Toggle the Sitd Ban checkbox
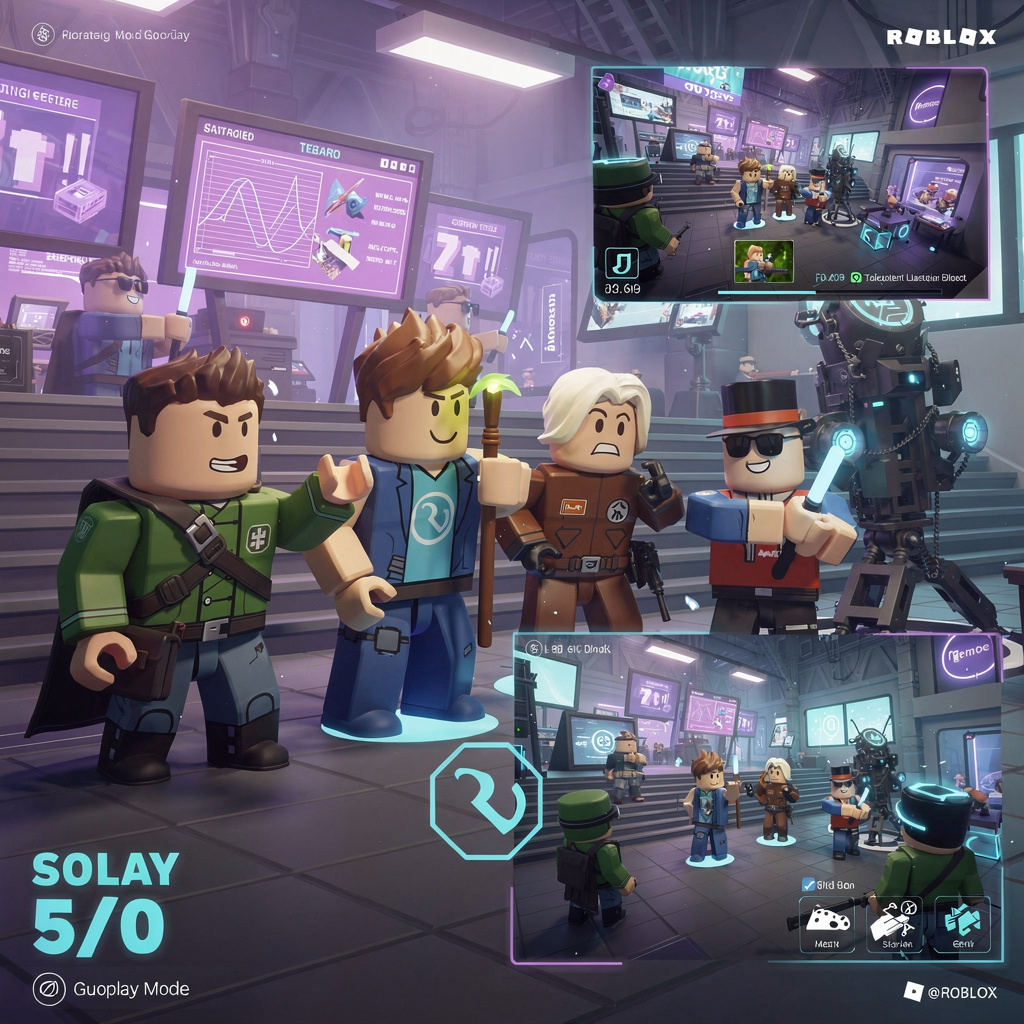The image size is (1024, 1024). click(809, 885)
